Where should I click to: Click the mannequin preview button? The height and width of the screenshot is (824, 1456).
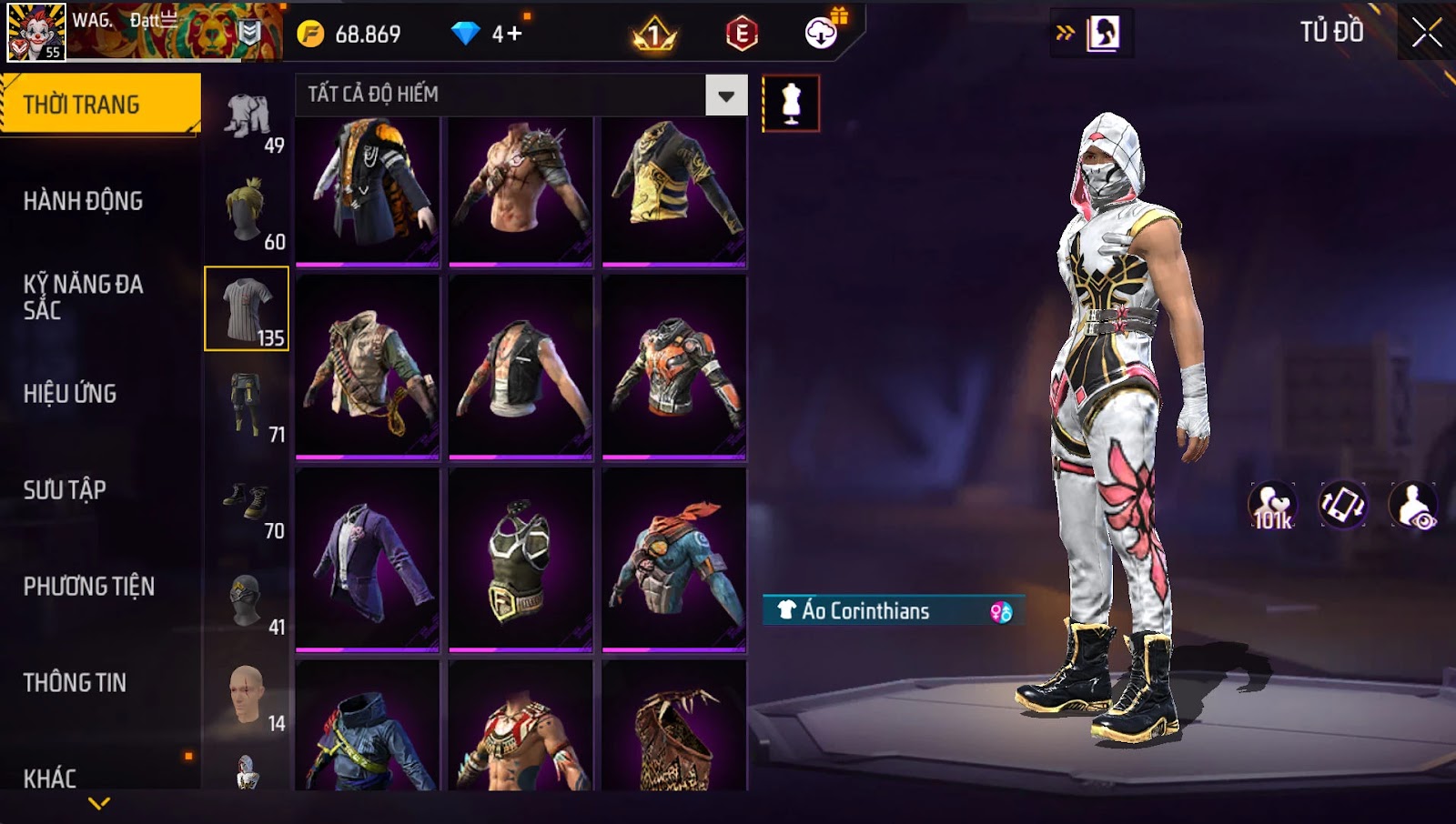click(791, 104)
